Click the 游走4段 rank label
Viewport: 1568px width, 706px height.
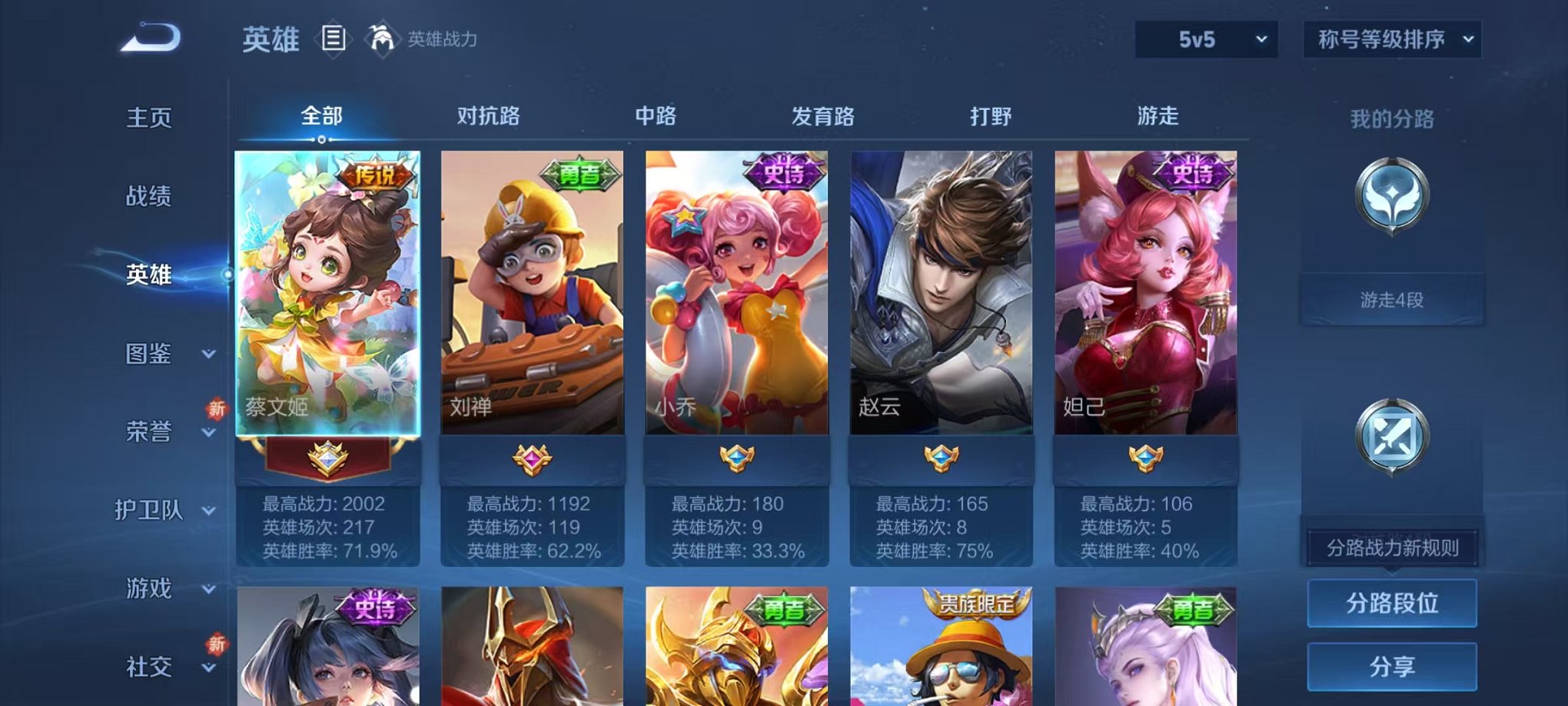pyautogui.click(x=1392, y=300)
